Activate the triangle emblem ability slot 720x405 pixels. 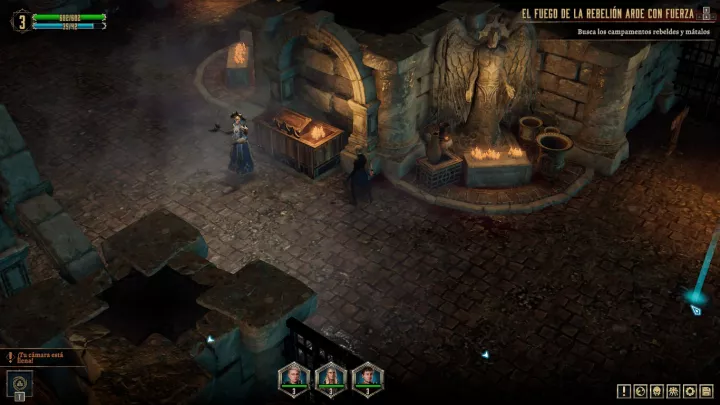point(19,382)
